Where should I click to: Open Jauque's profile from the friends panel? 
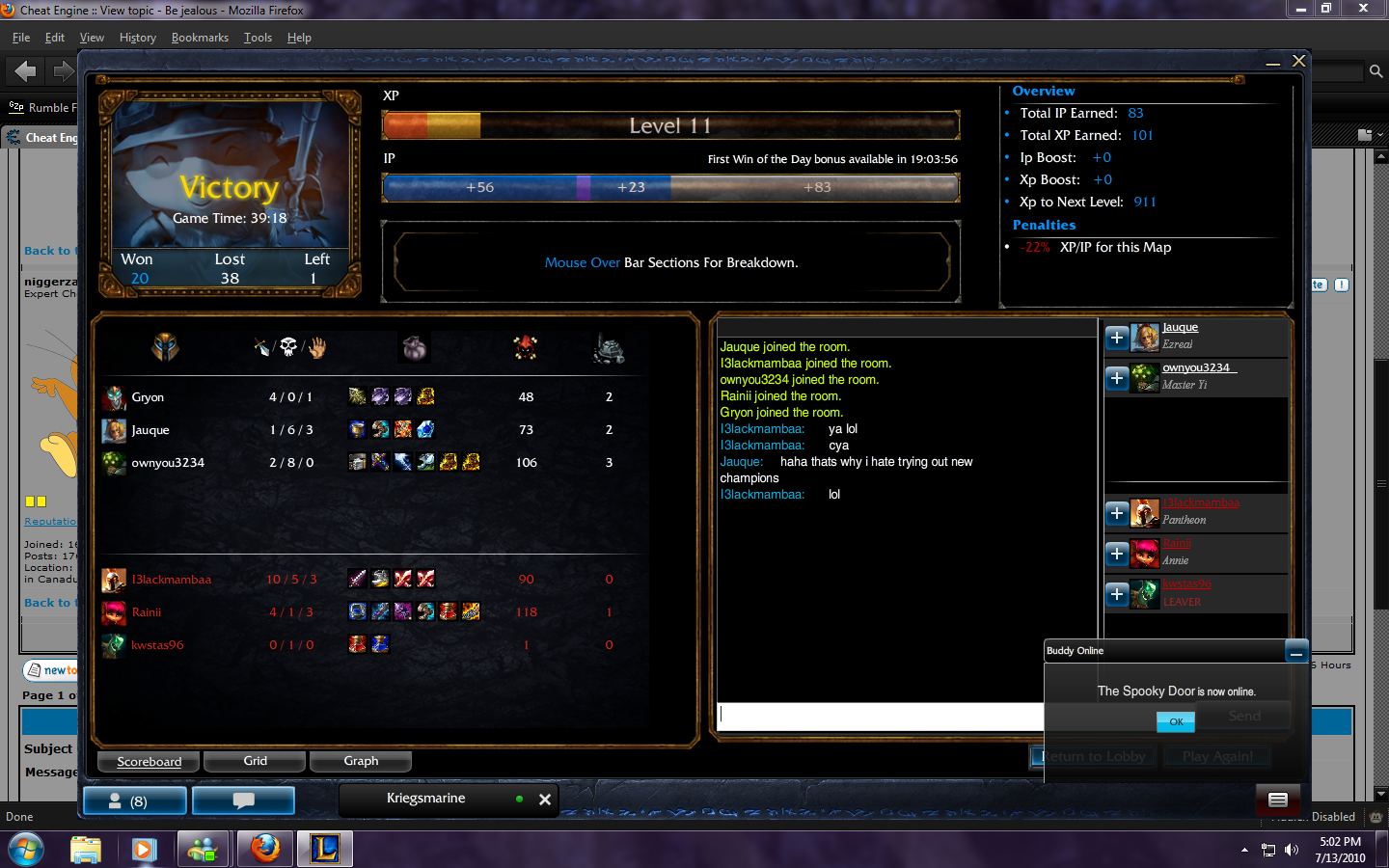(x=1180, y=327)
